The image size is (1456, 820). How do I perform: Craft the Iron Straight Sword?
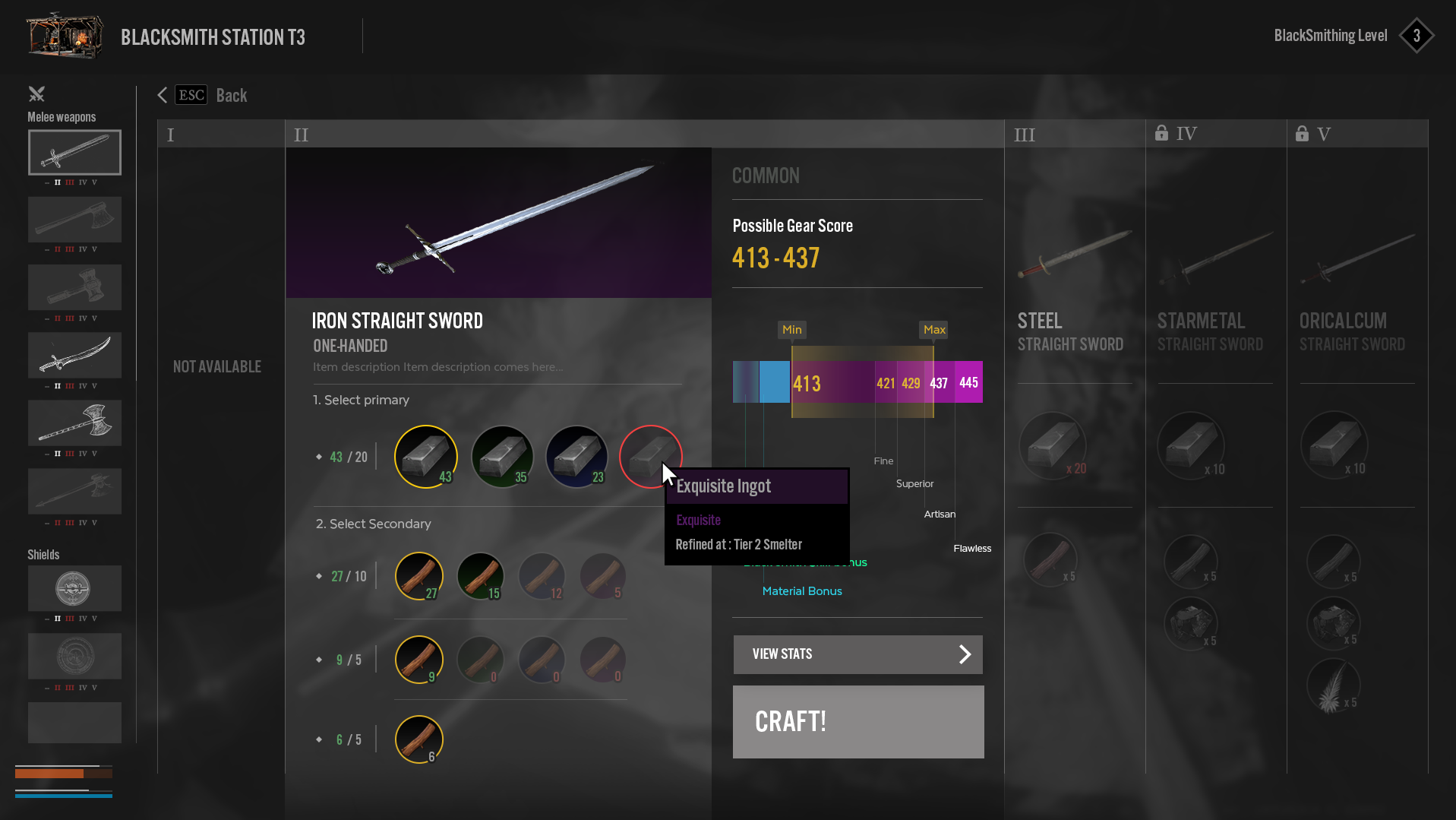pos(857,721)
